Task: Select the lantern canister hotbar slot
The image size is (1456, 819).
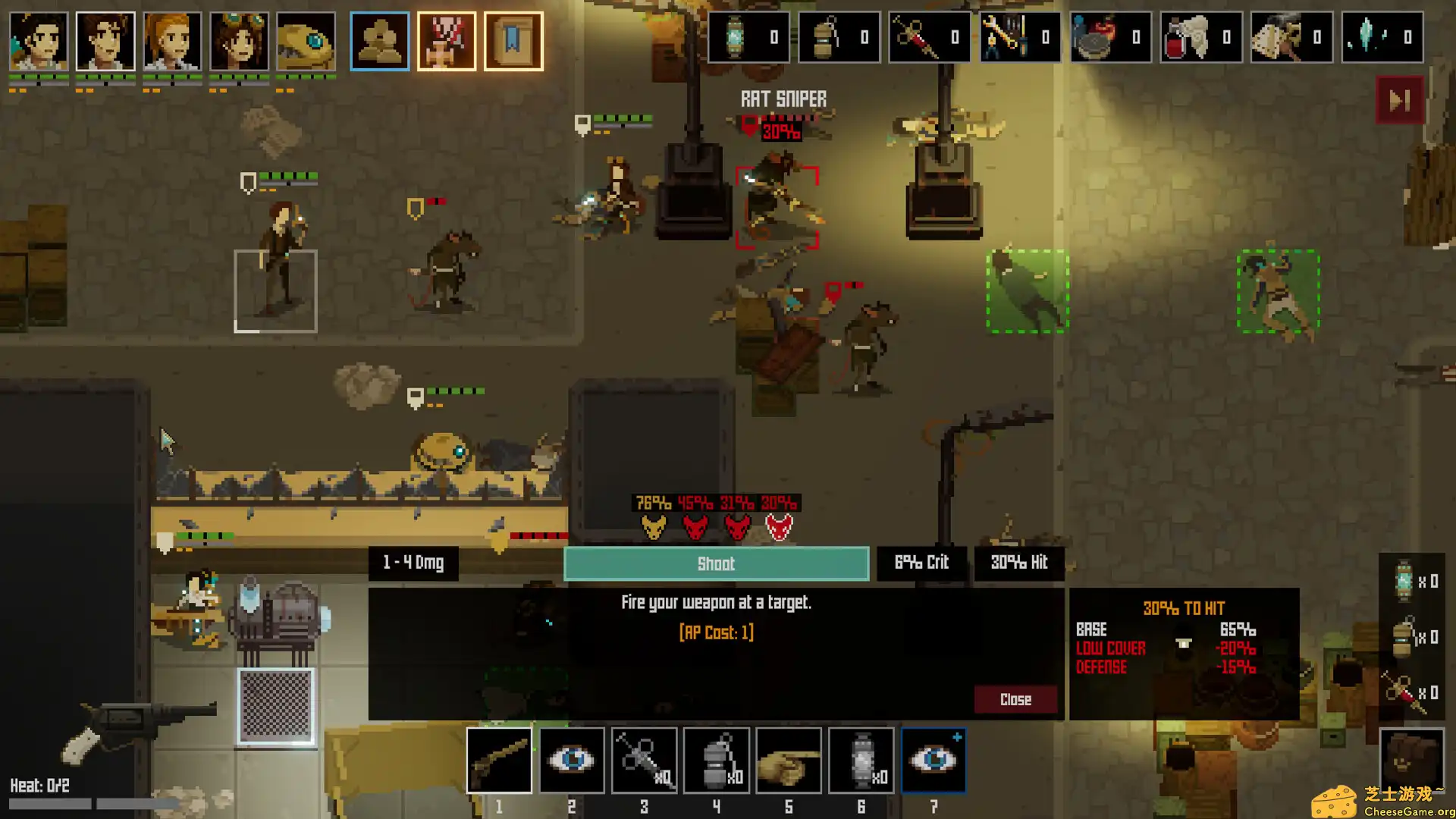Action: 861,760
